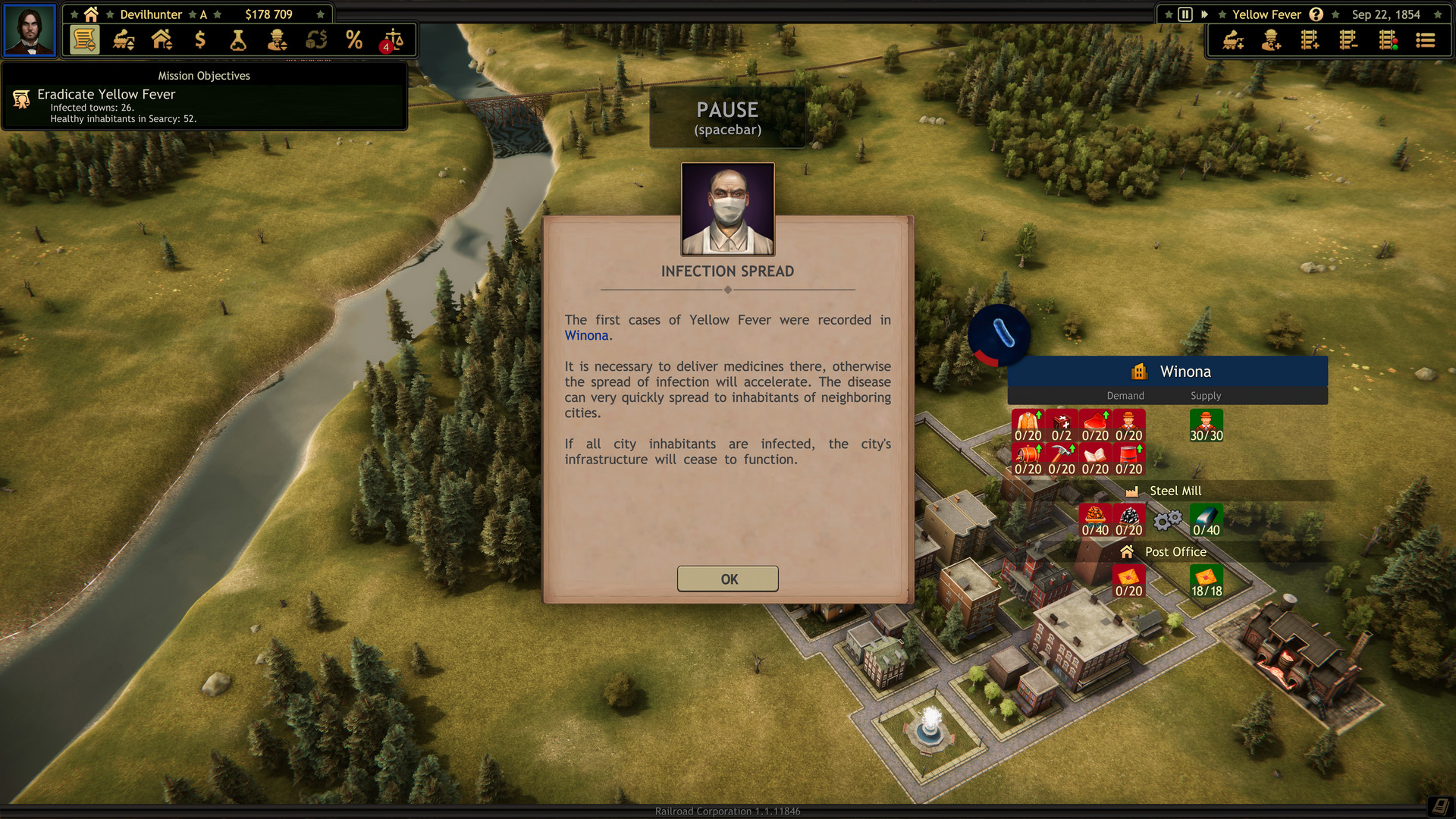
Task: Open the train list icon
Action: pyautogui.click(x=1426, y=39)
